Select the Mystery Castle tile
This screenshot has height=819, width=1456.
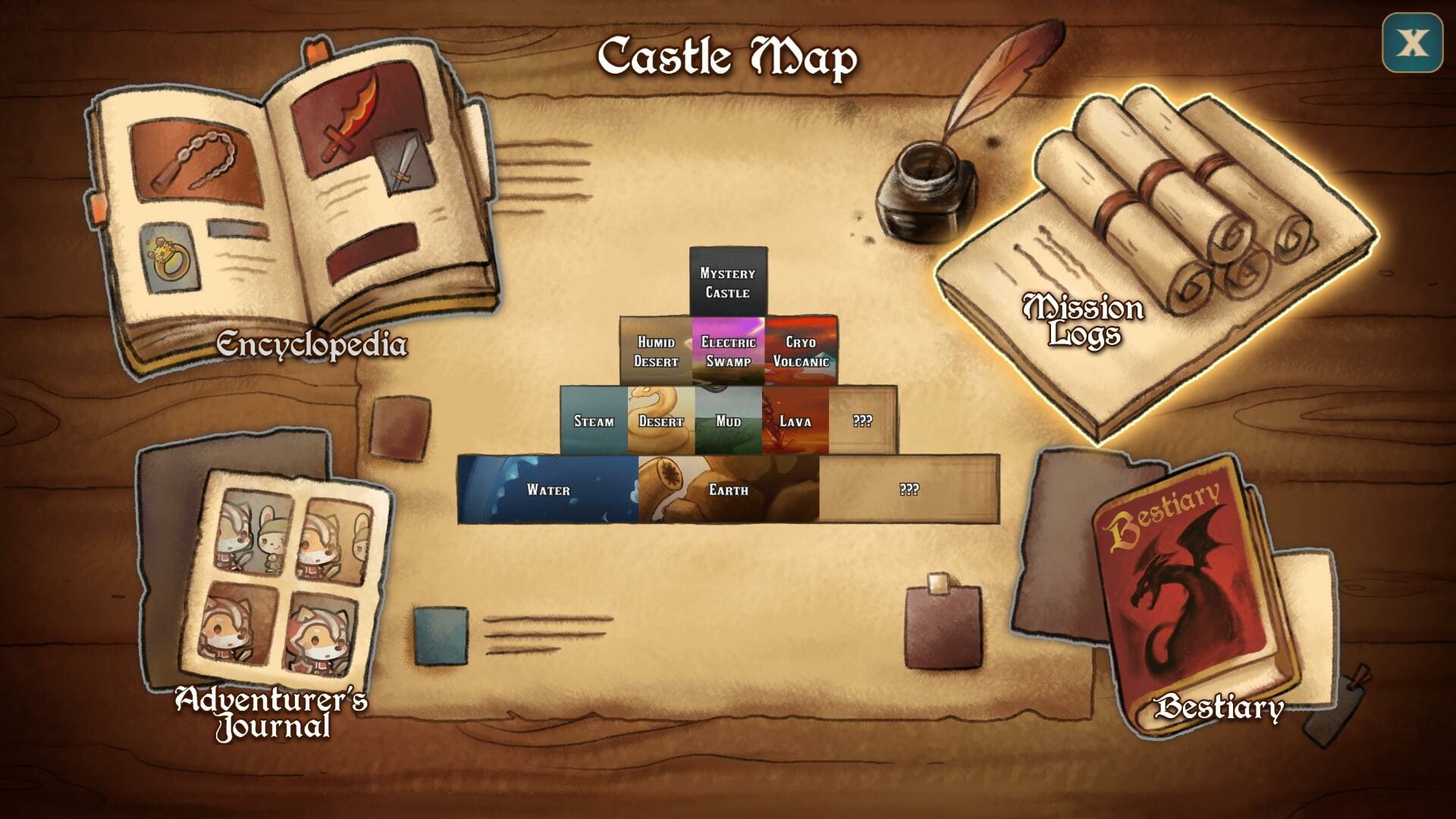[x=728, y=282]
